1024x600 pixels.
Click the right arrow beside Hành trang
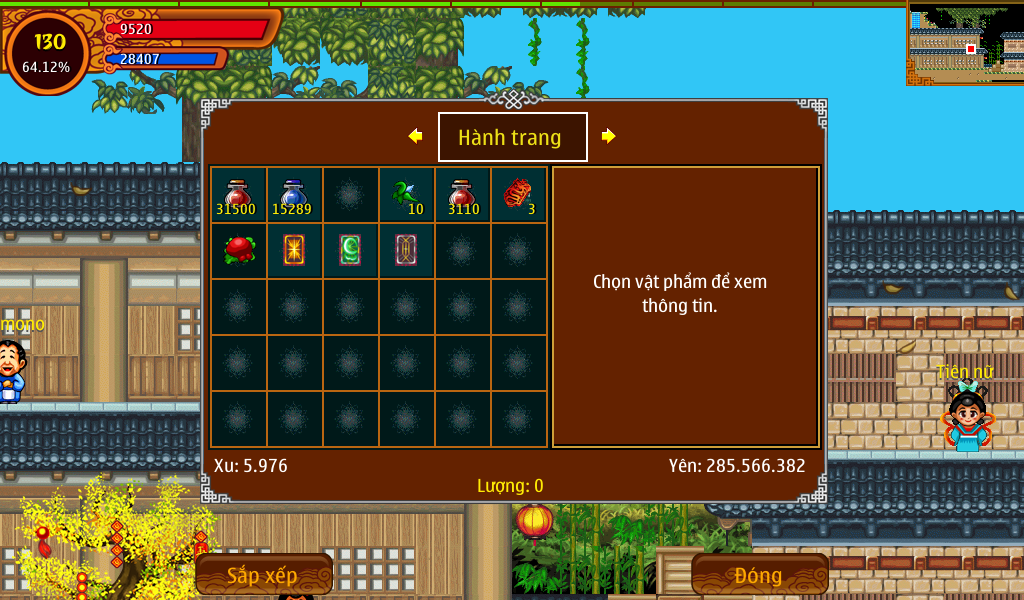point(608,136)
